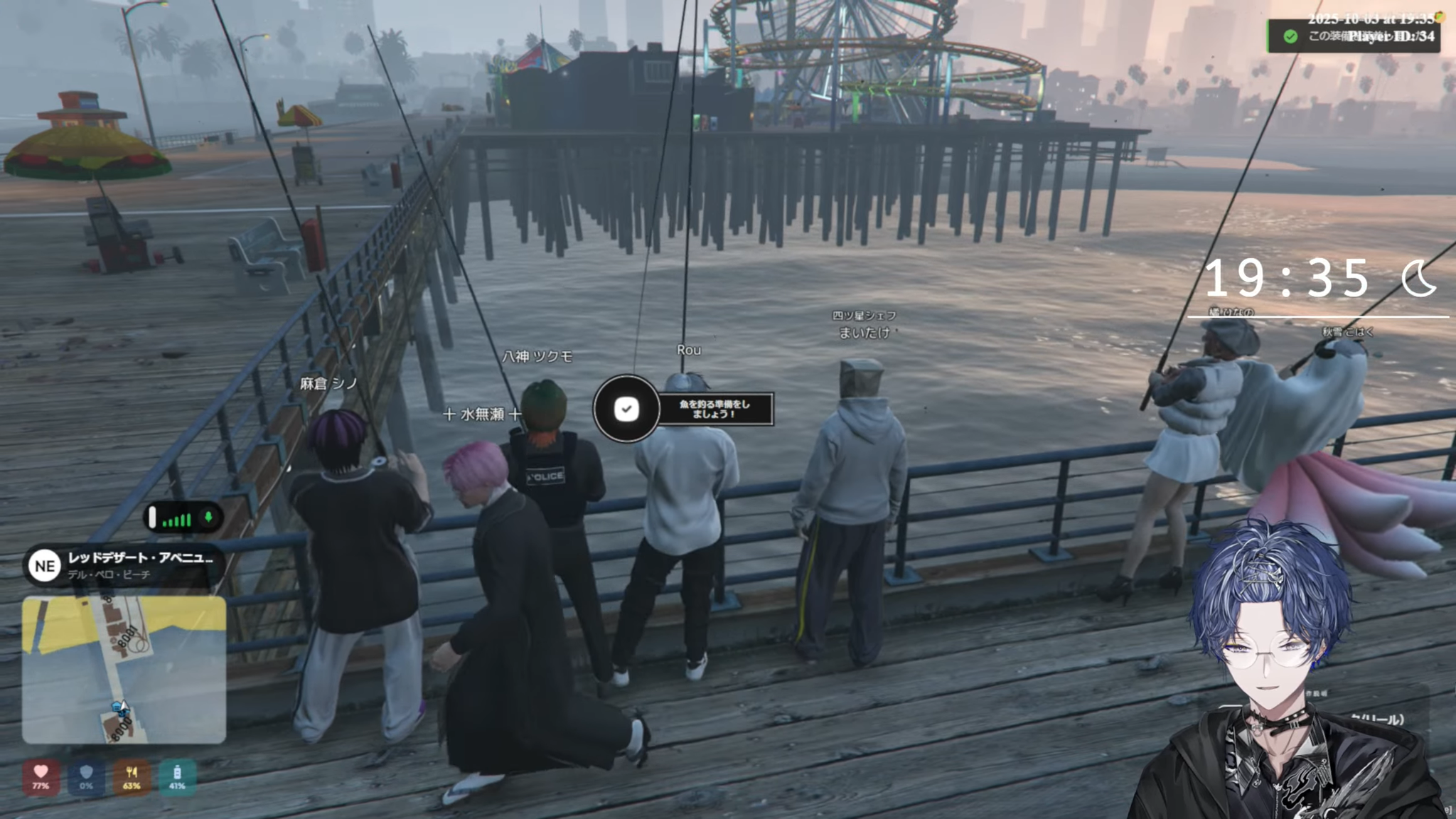Select the water bottle thirst icon
Viewport: 1456px width, 819px height.
tap(177, 776)
